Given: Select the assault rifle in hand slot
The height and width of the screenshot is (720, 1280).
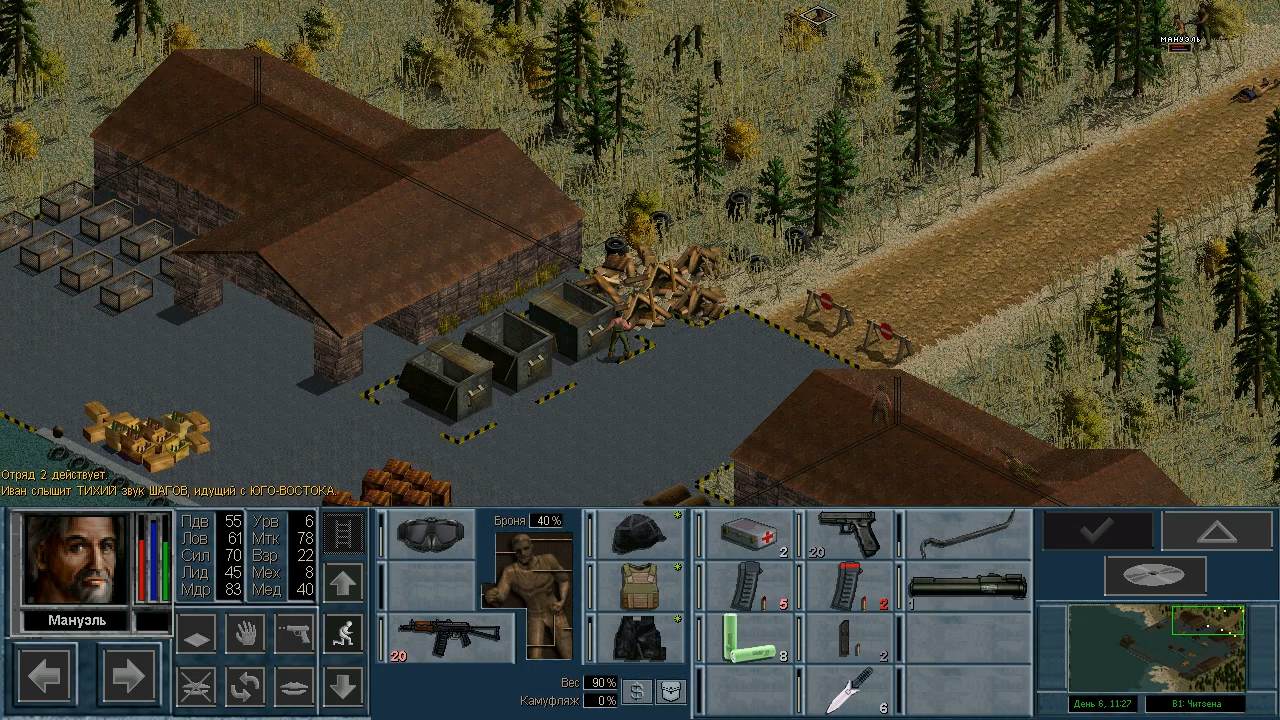Looking at the screenshot, I should [447, 638].
